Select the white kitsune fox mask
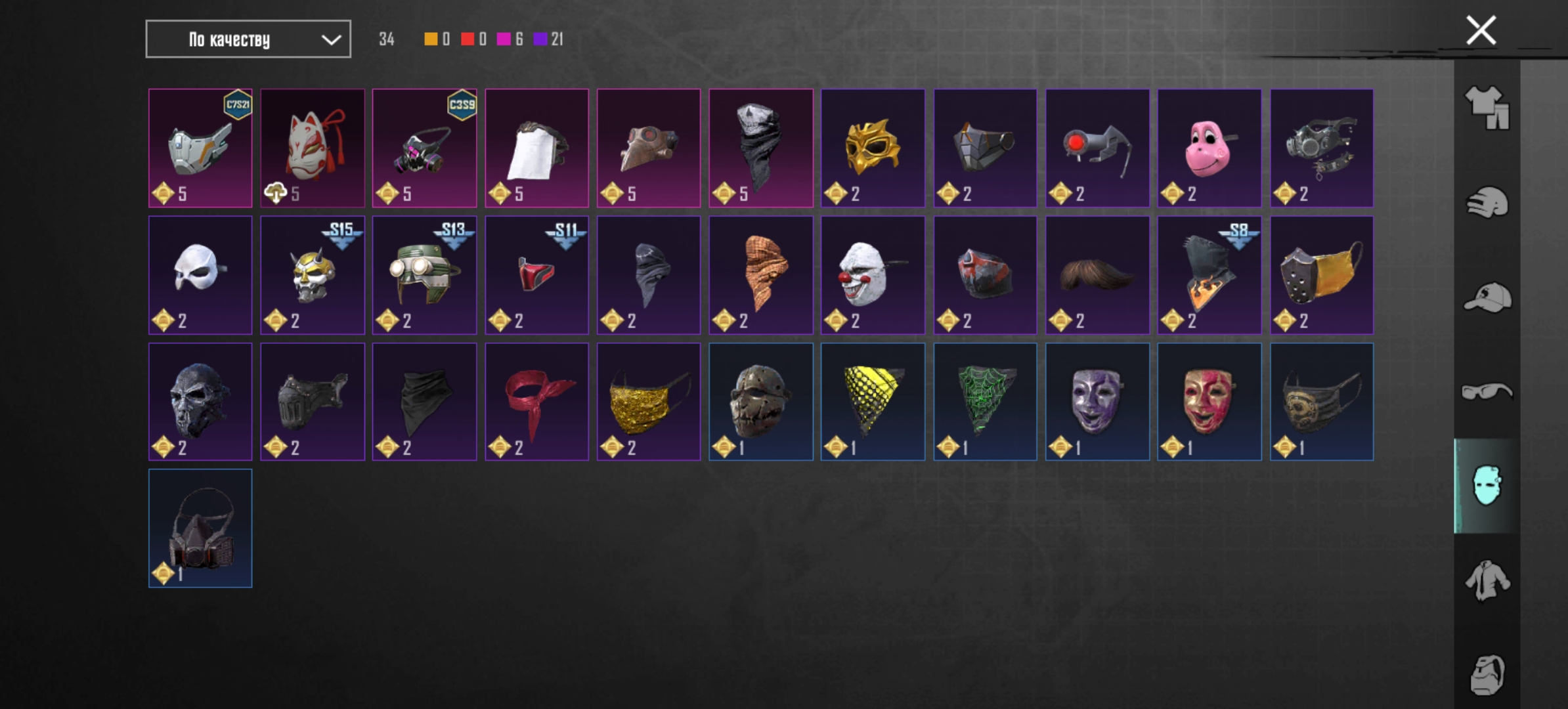 313,148
